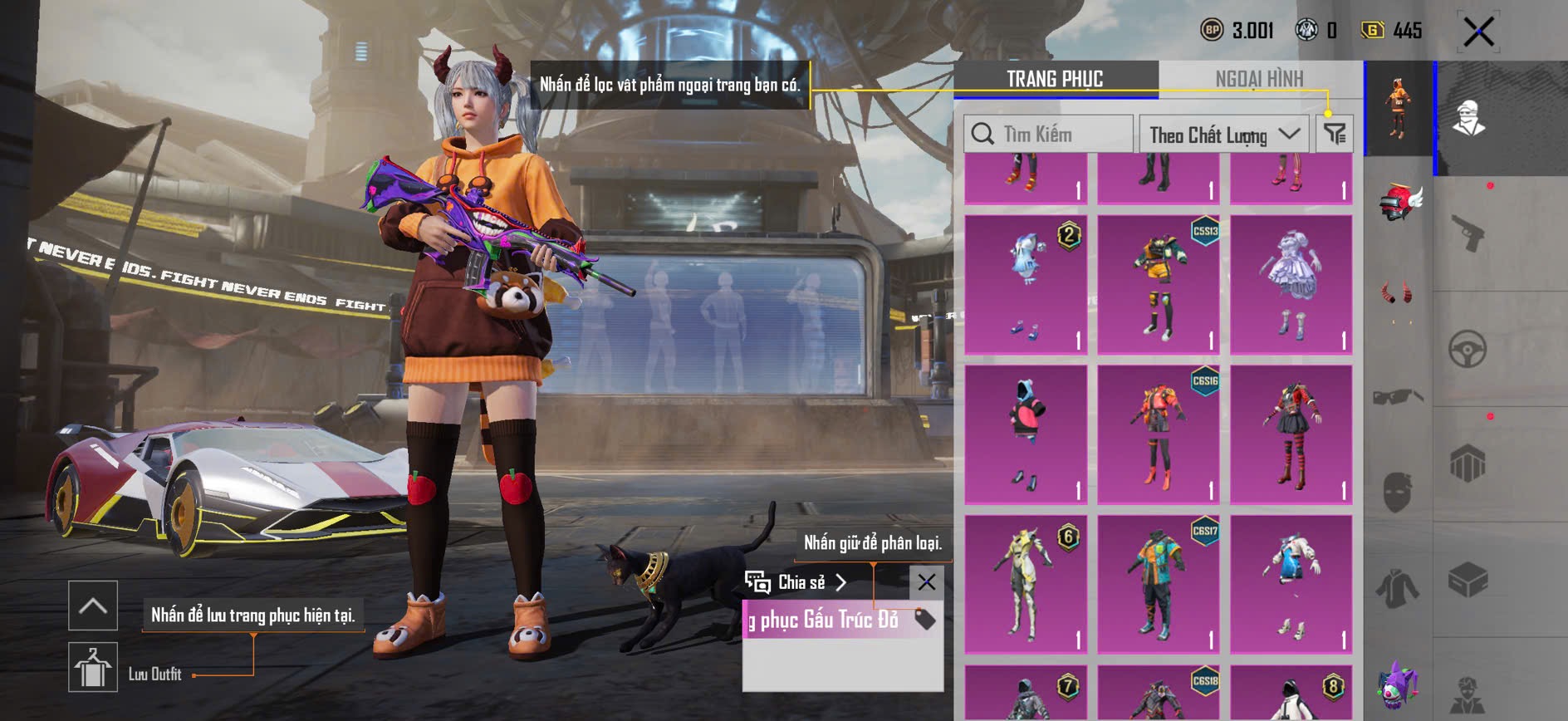Open the steering wheel vehicle category
Image resolution: width=1568 pixels, height=721 pixels.
pos(1468,350)
